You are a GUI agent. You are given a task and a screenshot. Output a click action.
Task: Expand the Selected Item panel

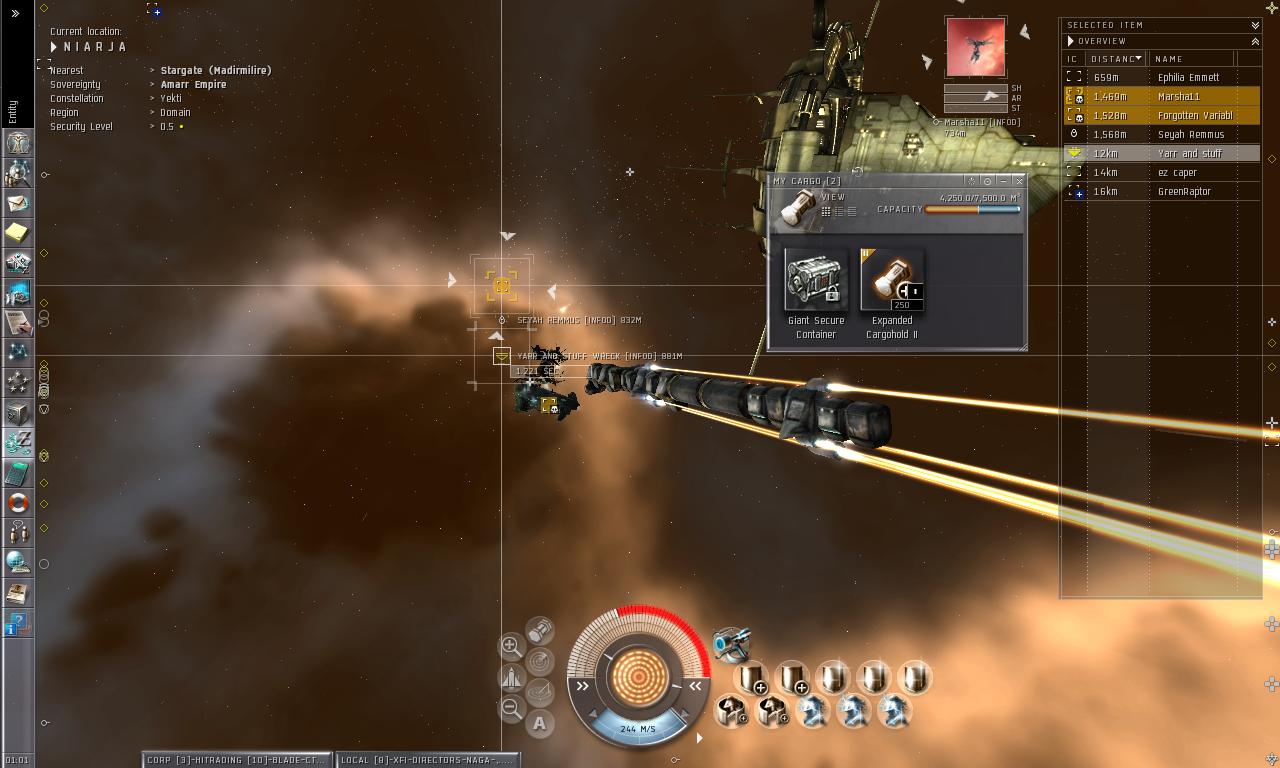[1255, 25]
